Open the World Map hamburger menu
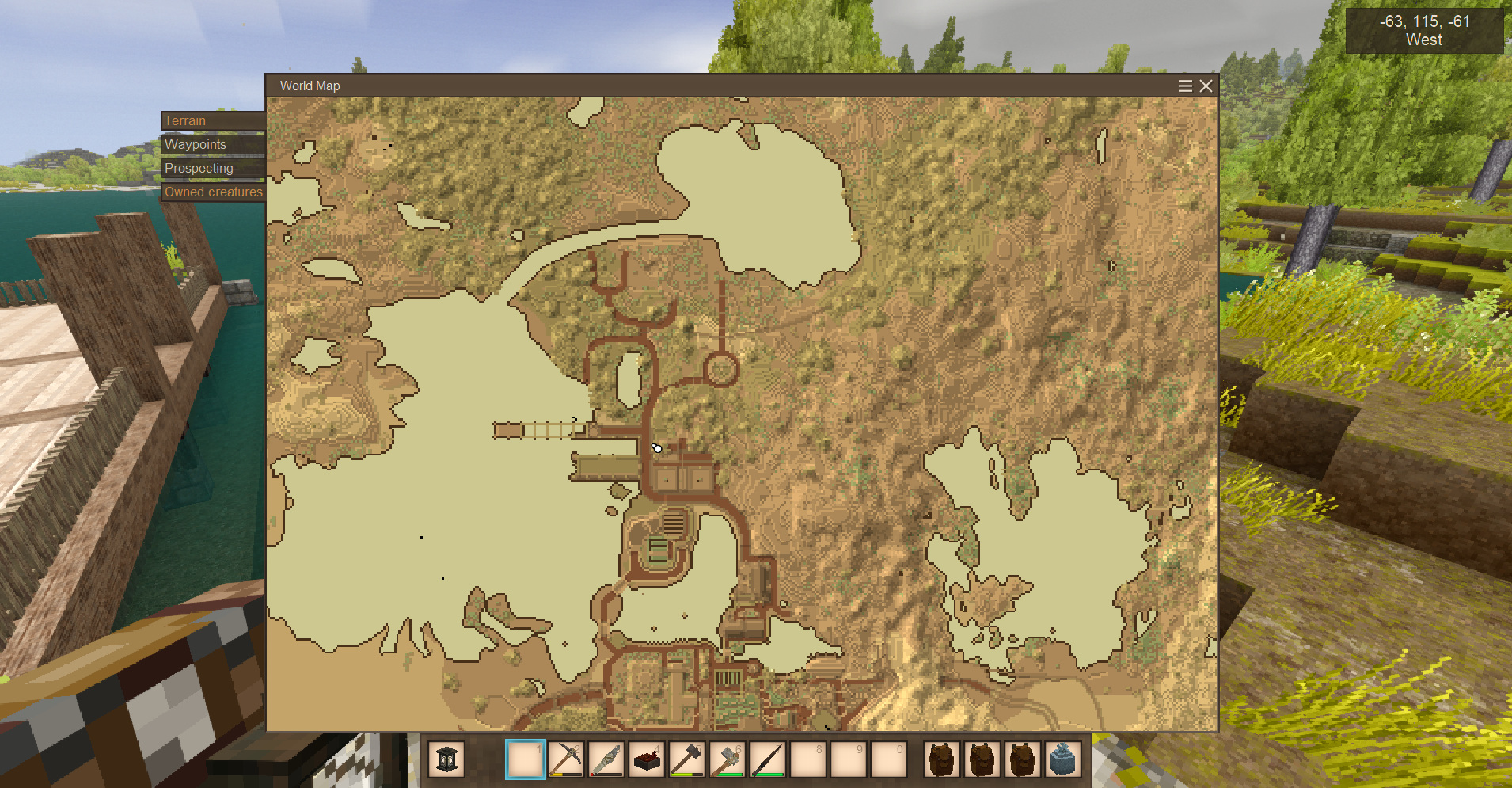This screenshot has width=1512, height=788. coord(1185,86)
